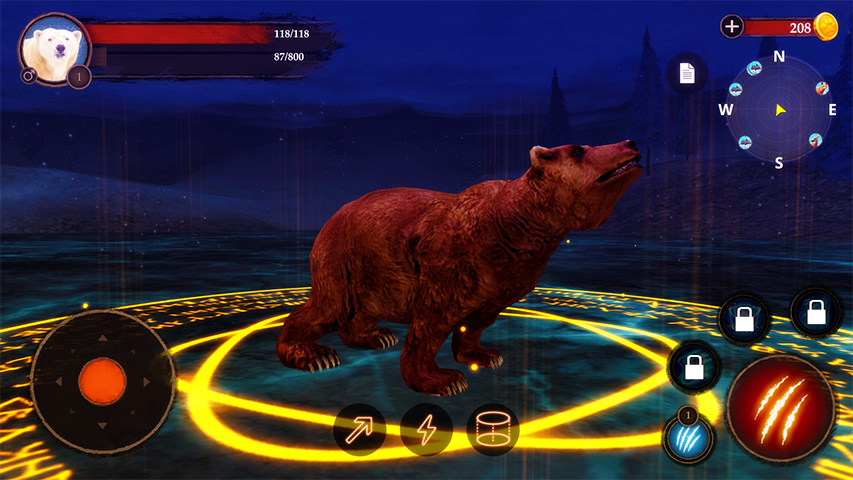
Task: Activate the blue claw skill
Action: tap(687, 437)
